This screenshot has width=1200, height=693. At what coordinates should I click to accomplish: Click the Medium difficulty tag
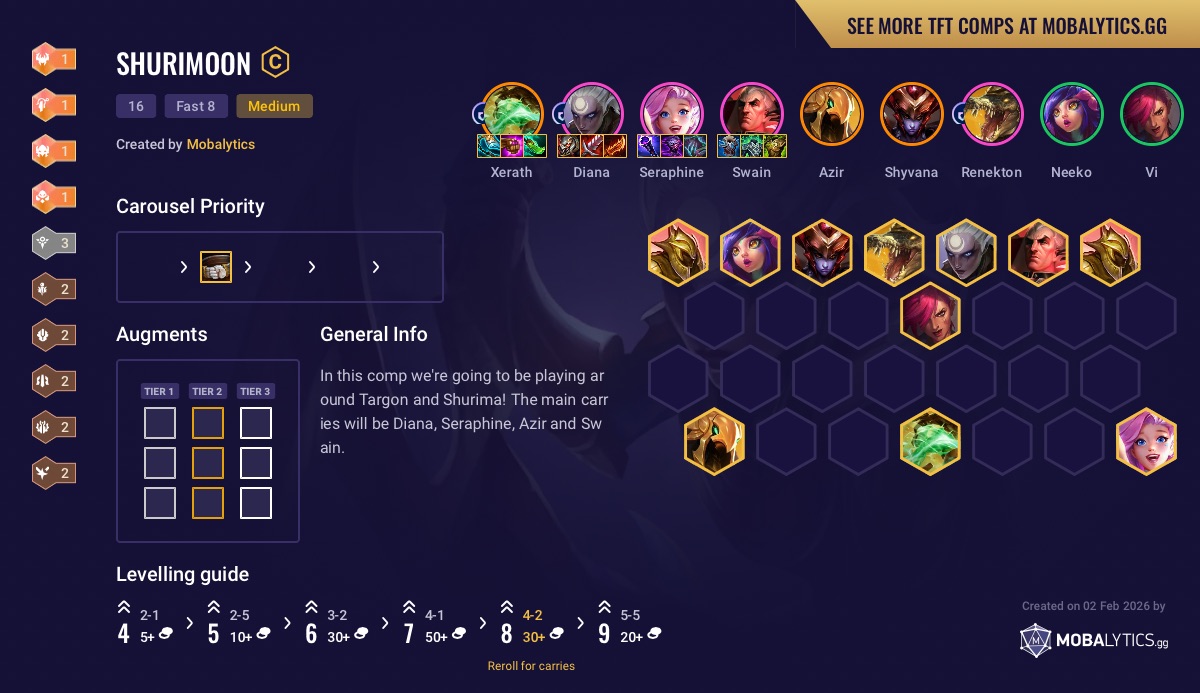(x=274, y=106)
